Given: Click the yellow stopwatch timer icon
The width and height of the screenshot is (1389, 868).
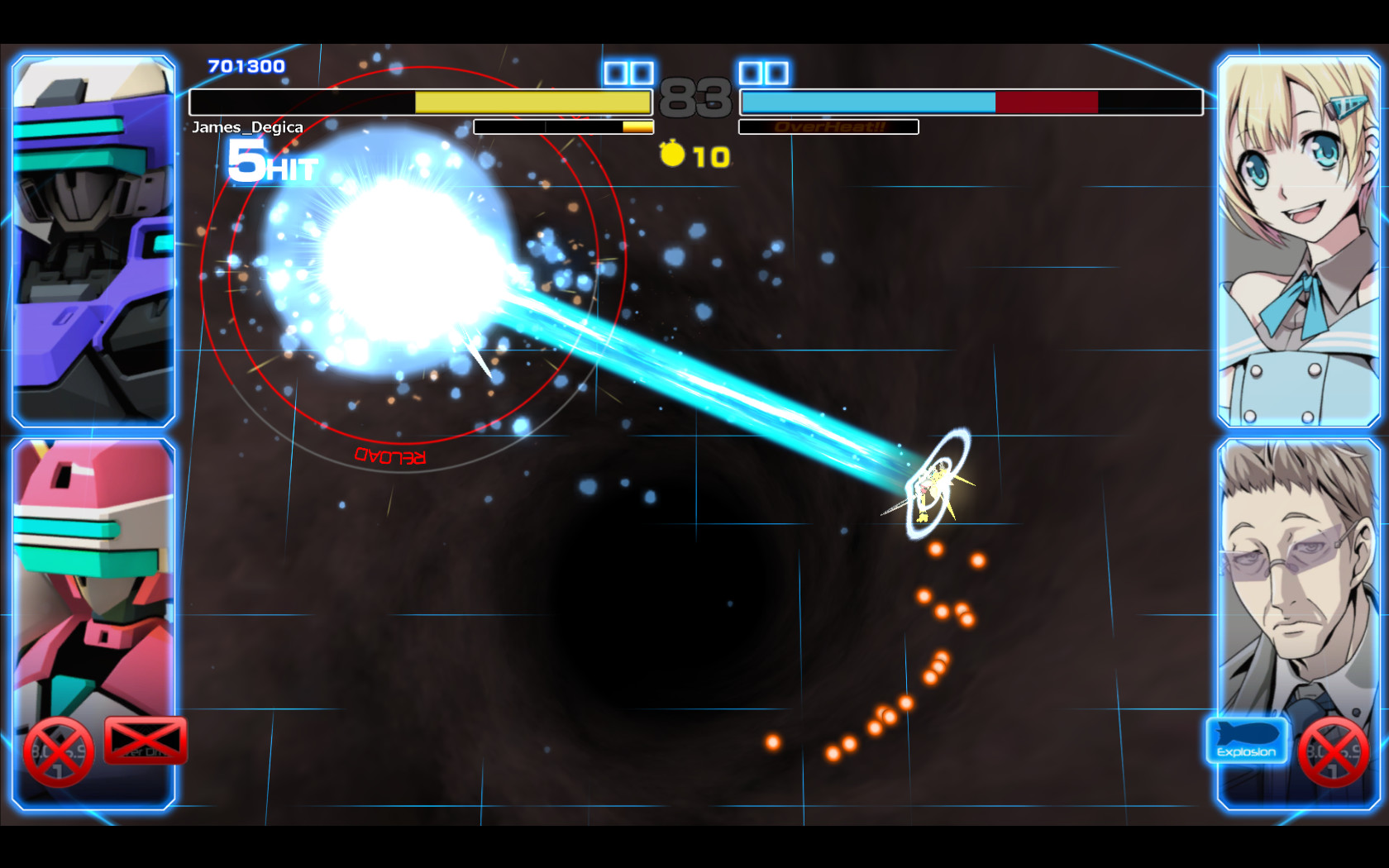Looking at the screenshot, I should coord(672,153).
